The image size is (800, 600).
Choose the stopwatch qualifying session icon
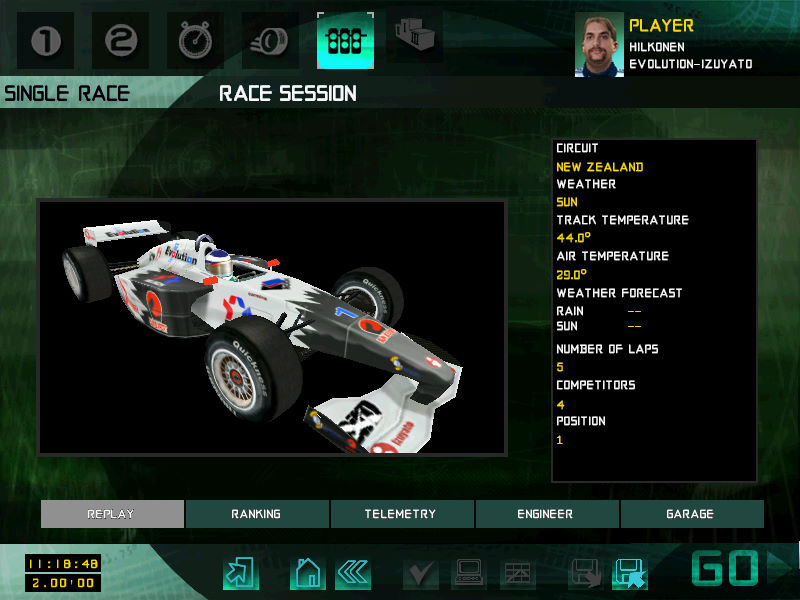pyautogui.click(x=195, y=41)
